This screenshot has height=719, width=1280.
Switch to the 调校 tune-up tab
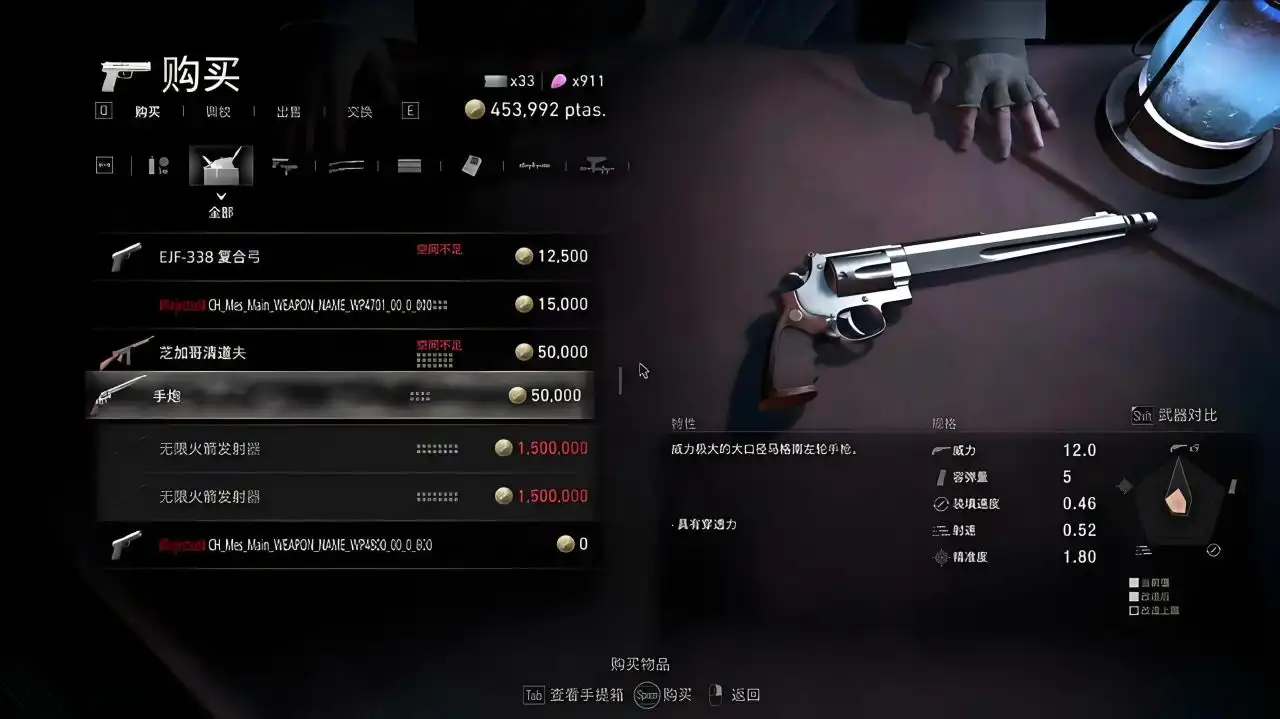tap(218, 112)
